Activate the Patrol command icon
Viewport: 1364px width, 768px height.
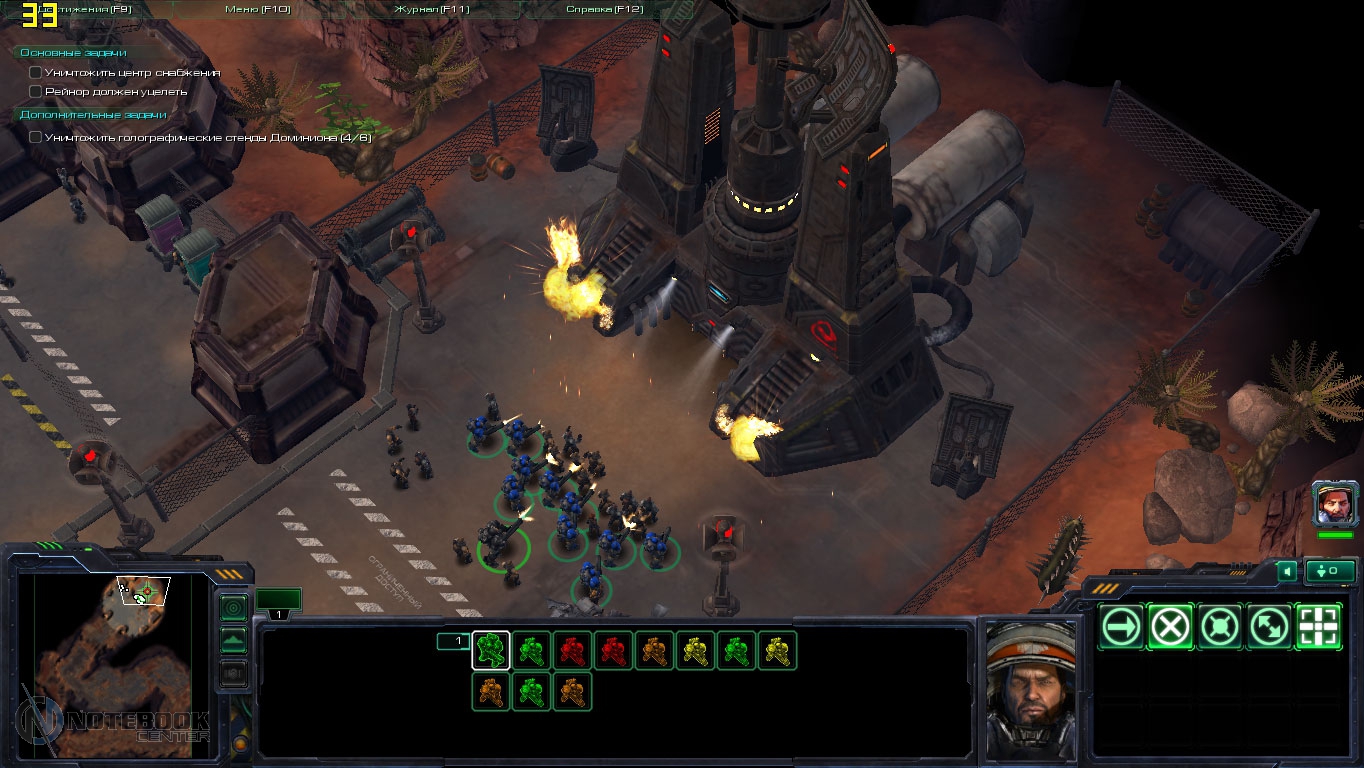click(1269, 627)
